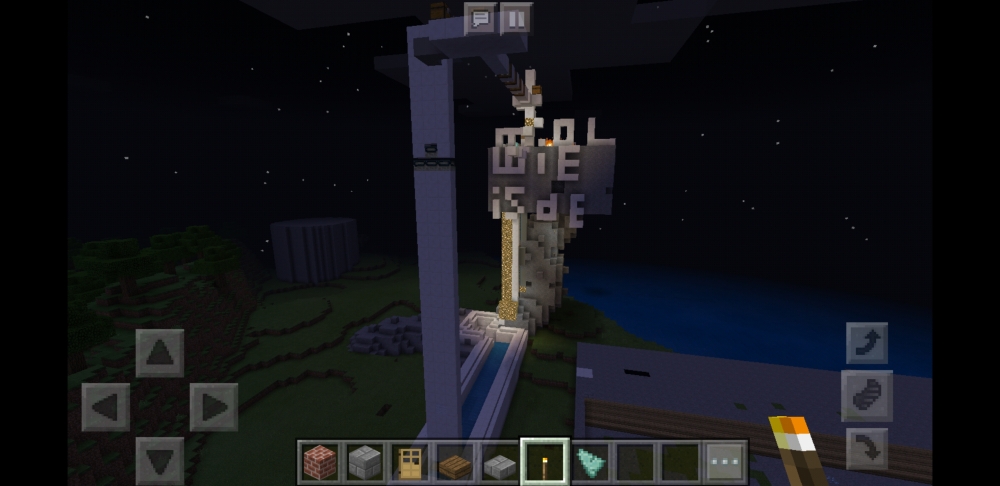Tap the move backward arrow

point(160,459)
